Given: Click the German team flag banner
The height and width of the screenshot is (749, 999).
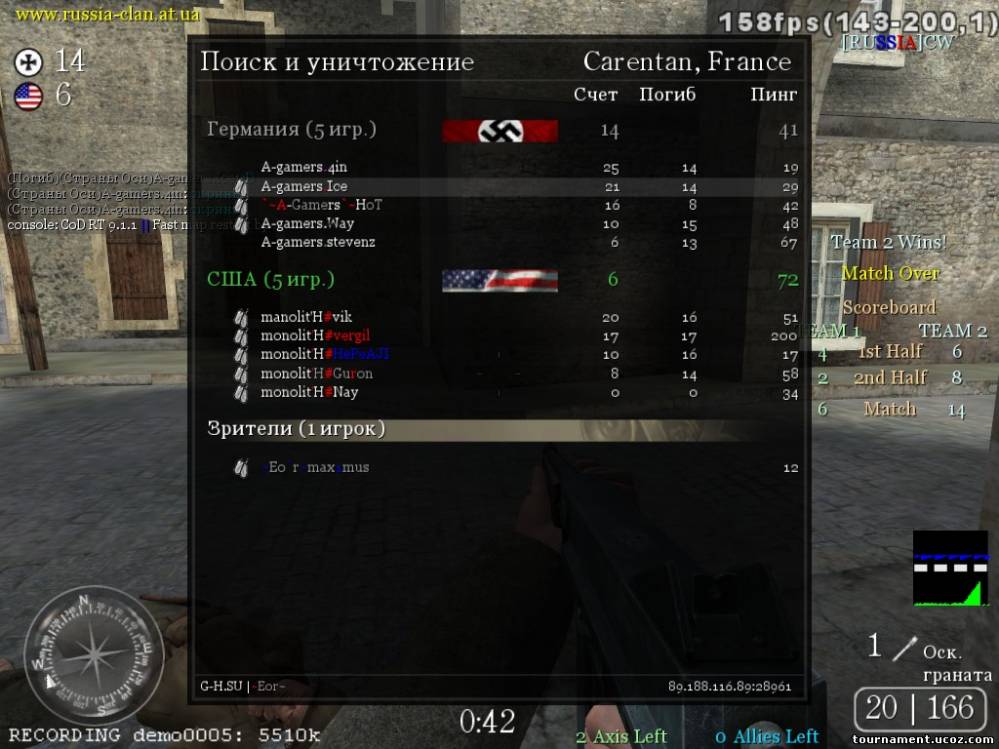Looking at the screenshot, I should 500,131.
